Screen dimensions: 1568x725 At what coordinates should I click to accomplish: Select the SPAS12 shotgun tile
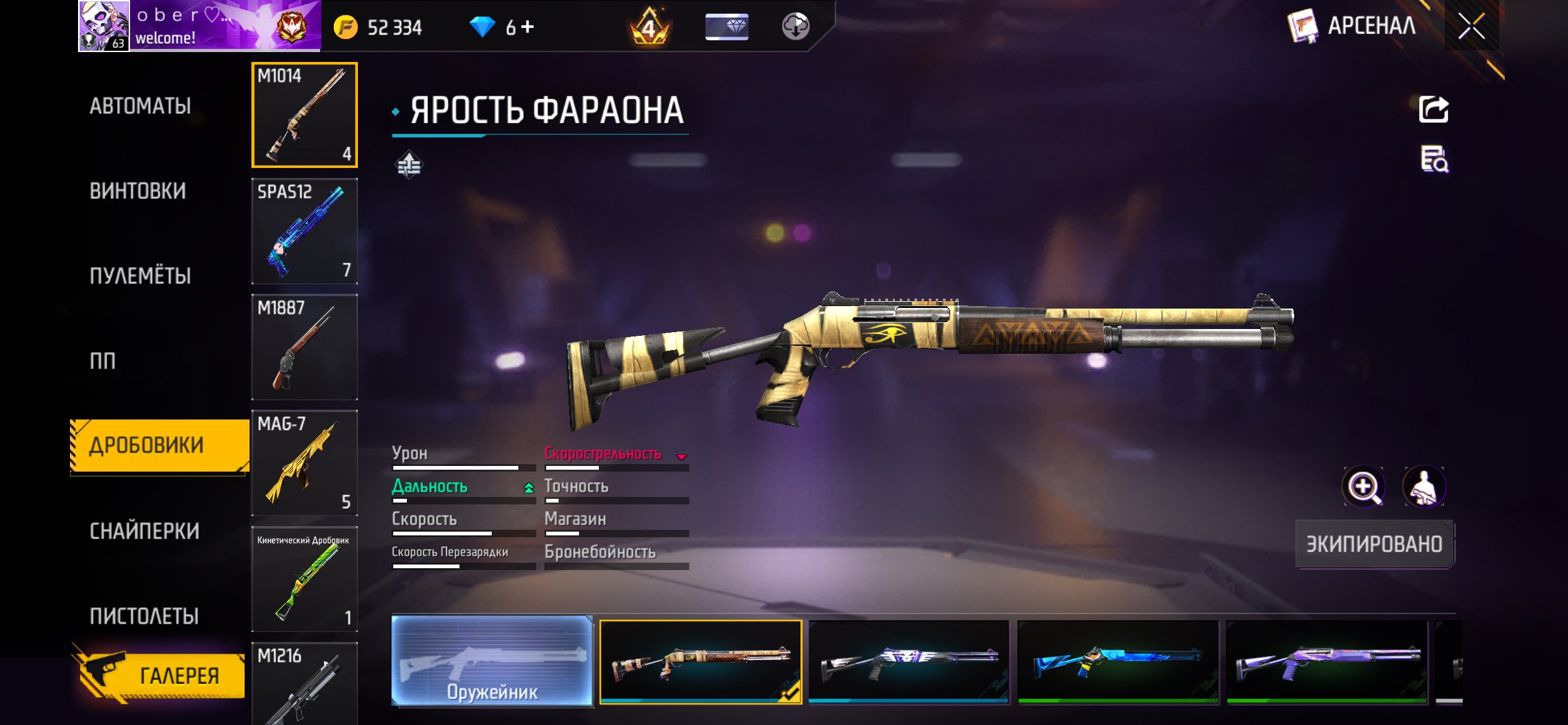304,231
